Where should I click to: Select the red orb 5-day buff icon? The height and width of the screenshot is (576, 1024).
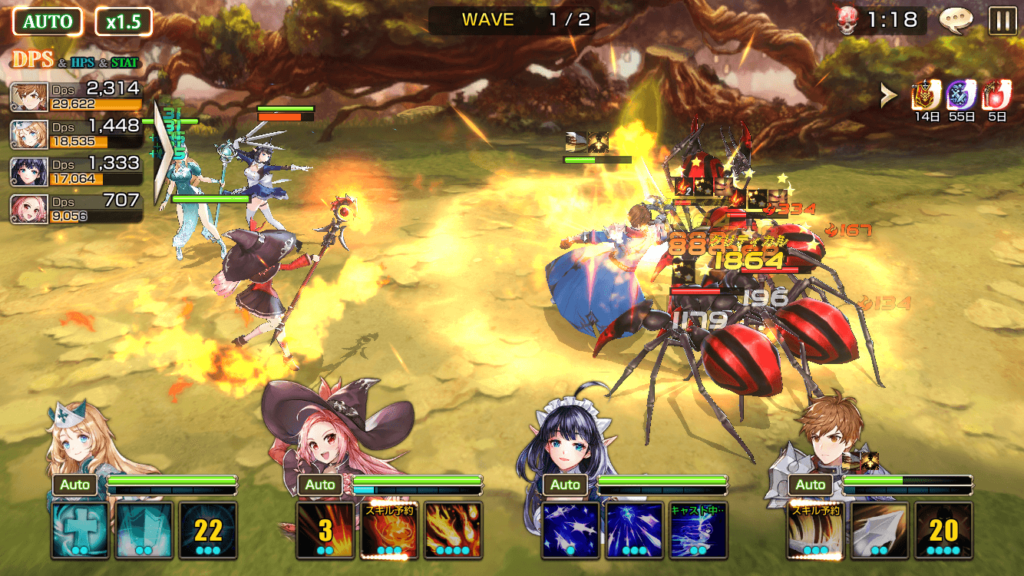(x=996, y=95)
